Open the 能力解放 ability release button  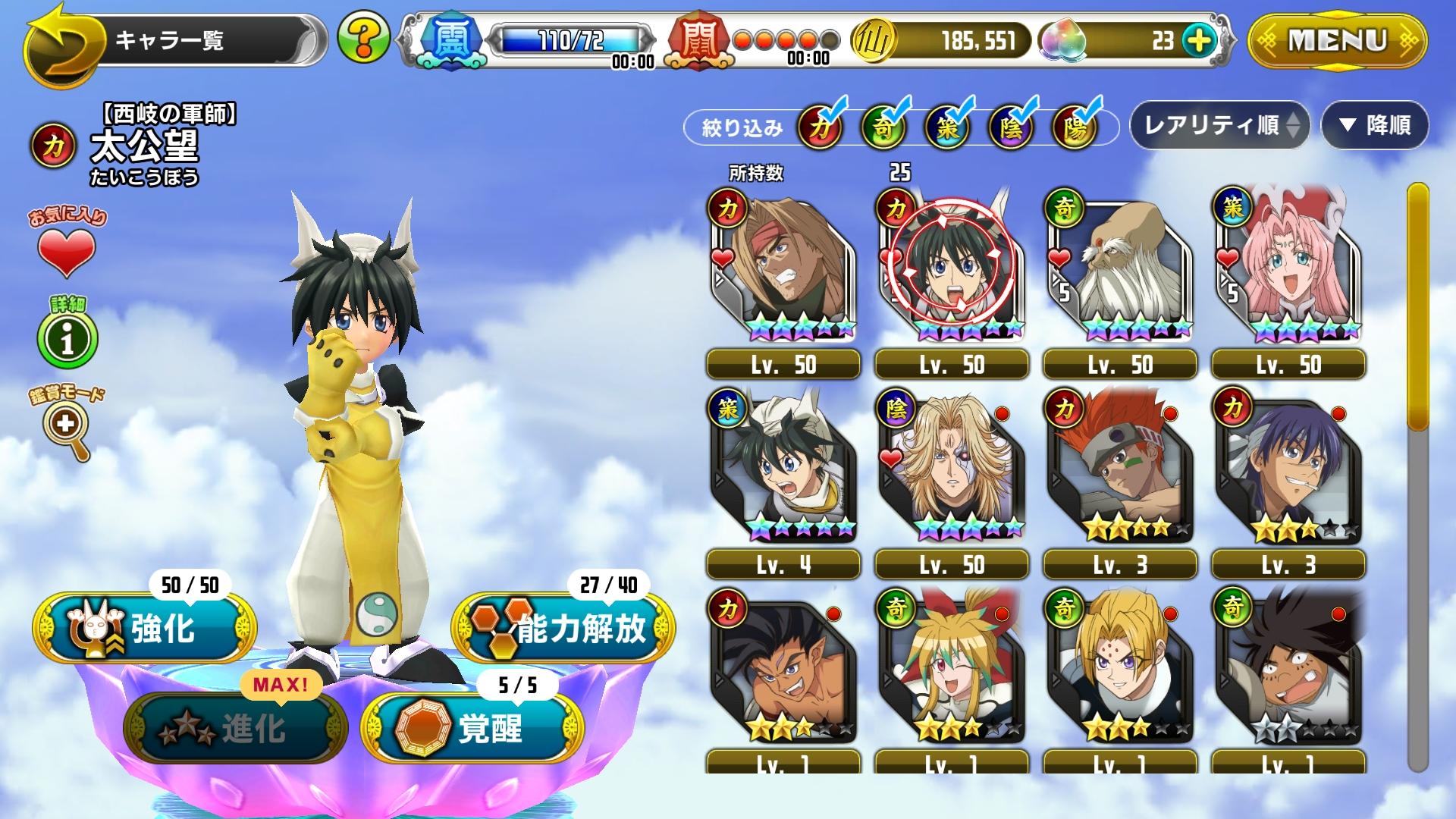pos(563,628)
